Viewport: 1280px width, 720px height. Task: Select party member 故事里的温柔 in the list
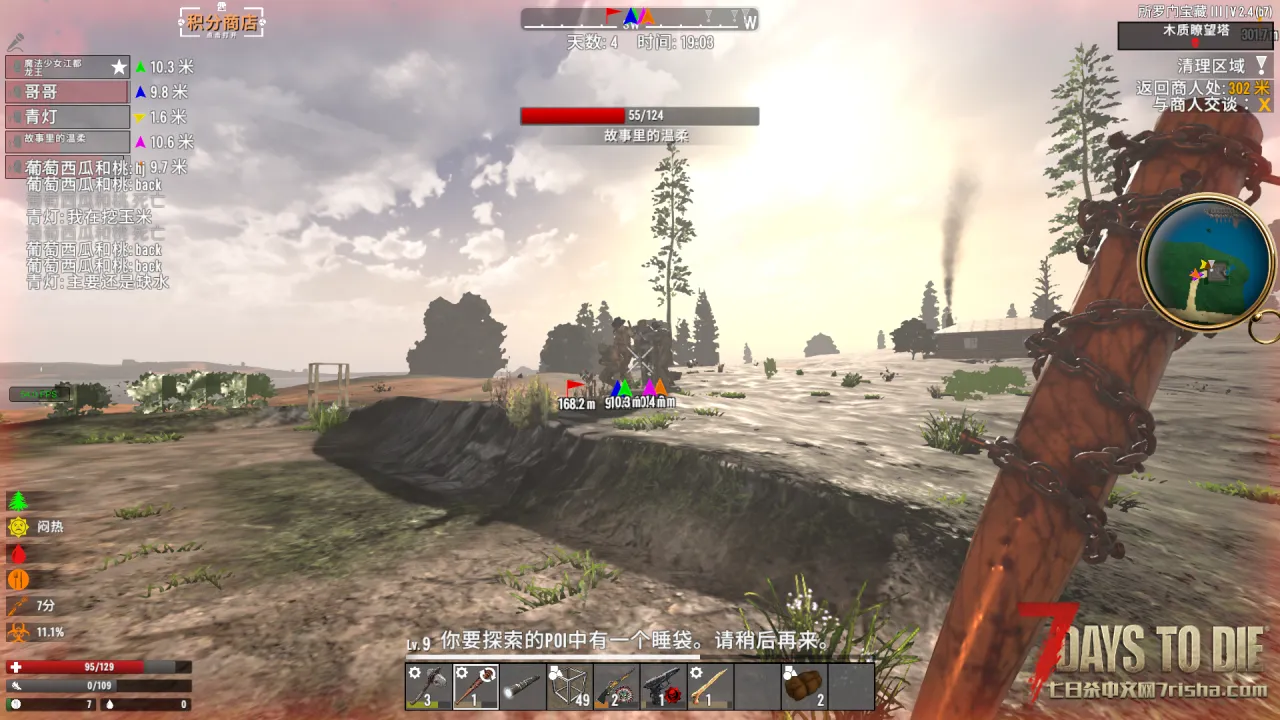tap(67, 142)
